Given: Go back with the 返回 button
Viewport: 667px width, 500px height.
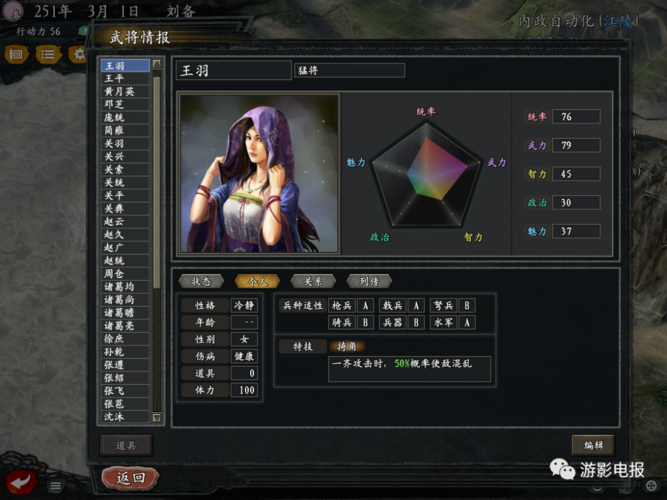Looking at the screenshot, I should tap(131, 478).
